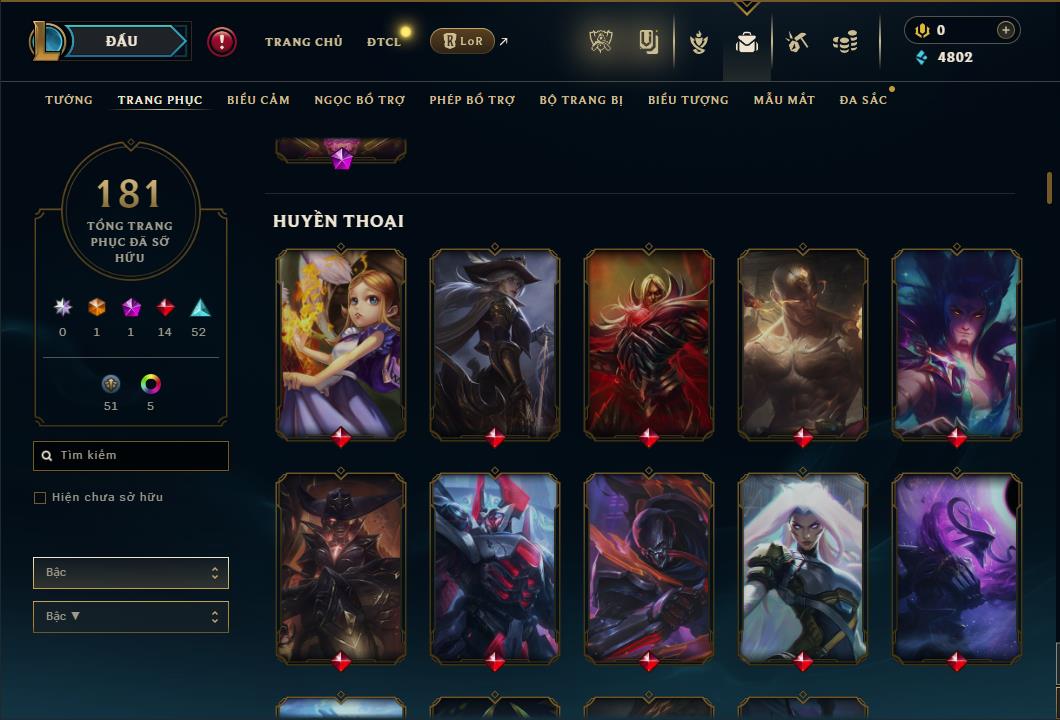Open the Bậc ▼ sort dropdown
The width and height of the screenshot is (1060, 720).
[131, 617]
